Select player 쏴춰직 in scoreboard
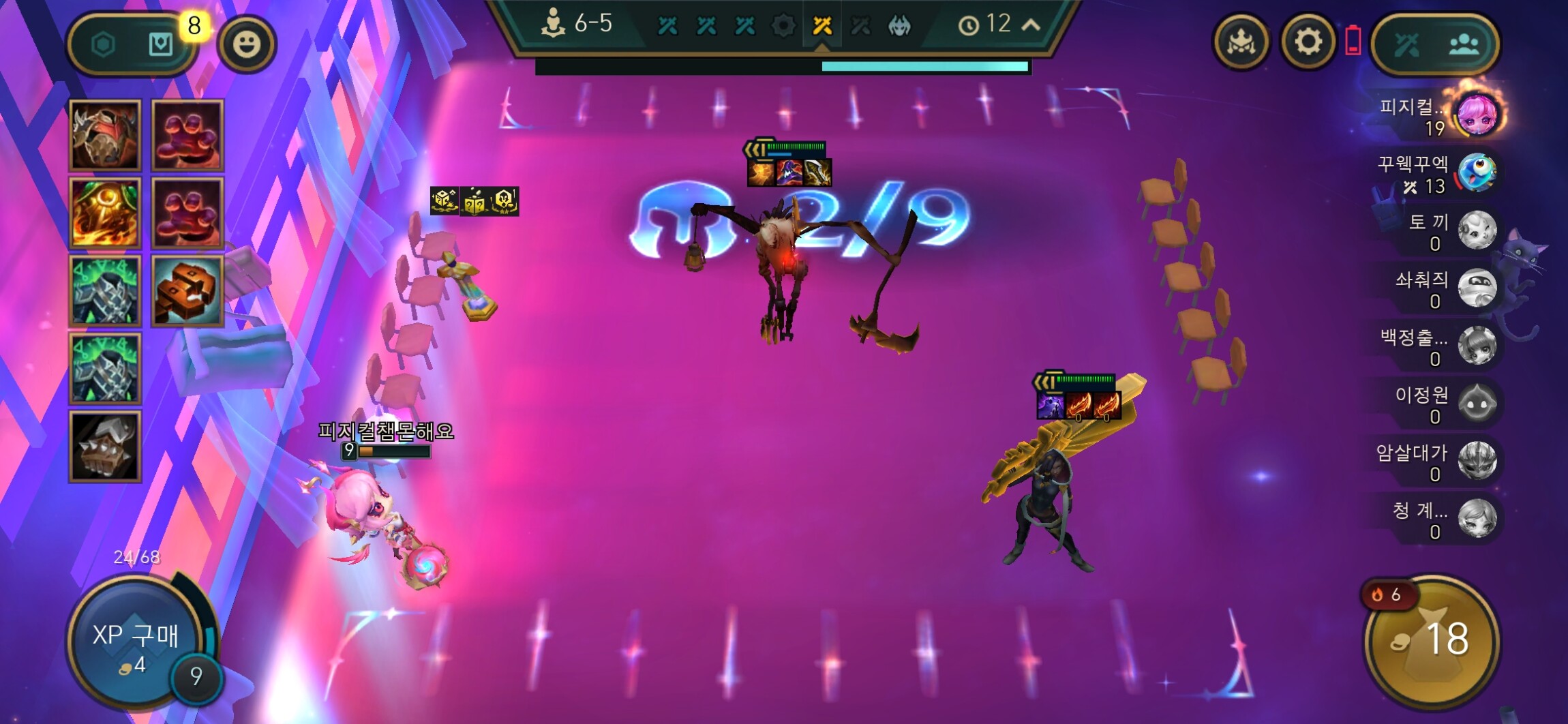This screenshot has height=724, width=1568. (x=1476, y=288)
